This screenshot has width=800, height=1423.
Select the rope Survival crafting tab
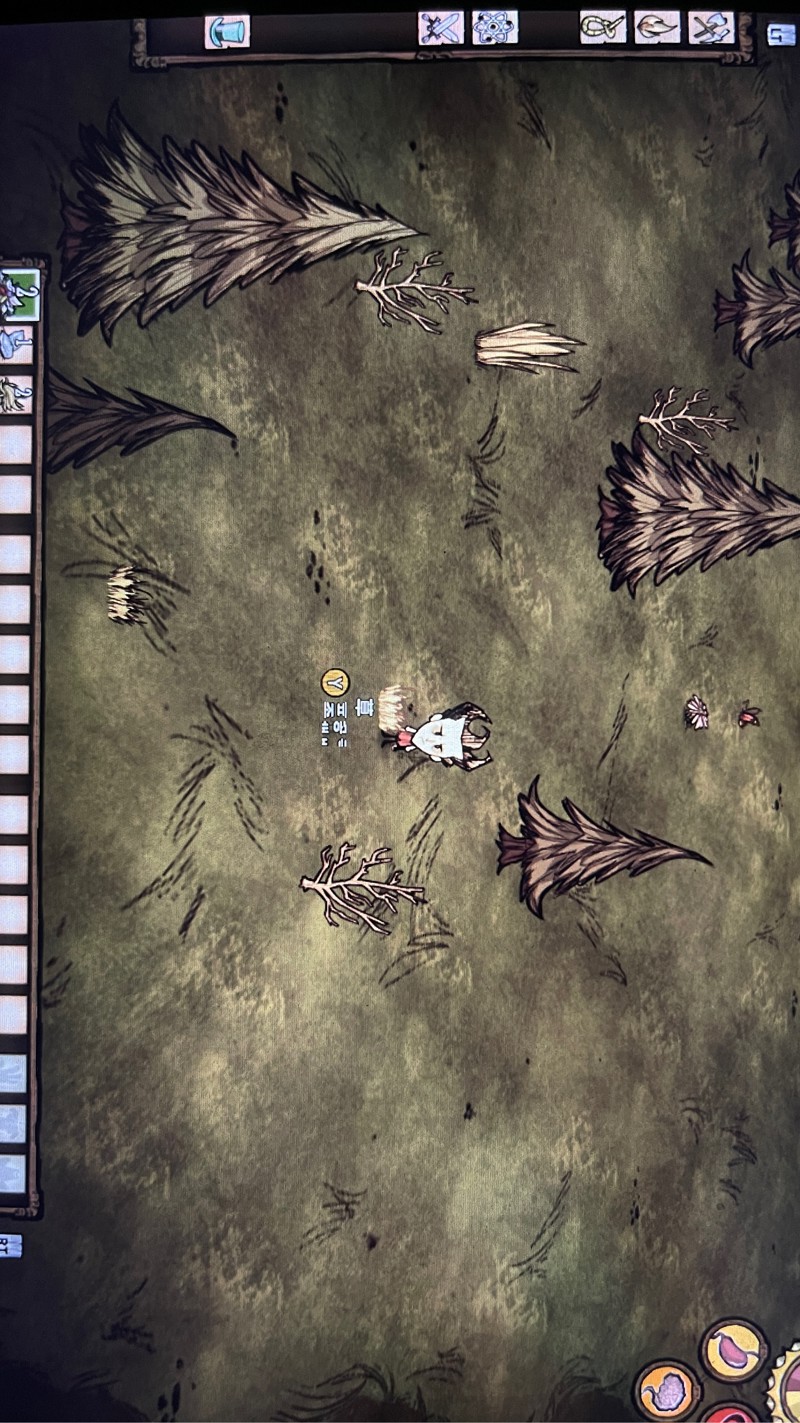(603, 27)
